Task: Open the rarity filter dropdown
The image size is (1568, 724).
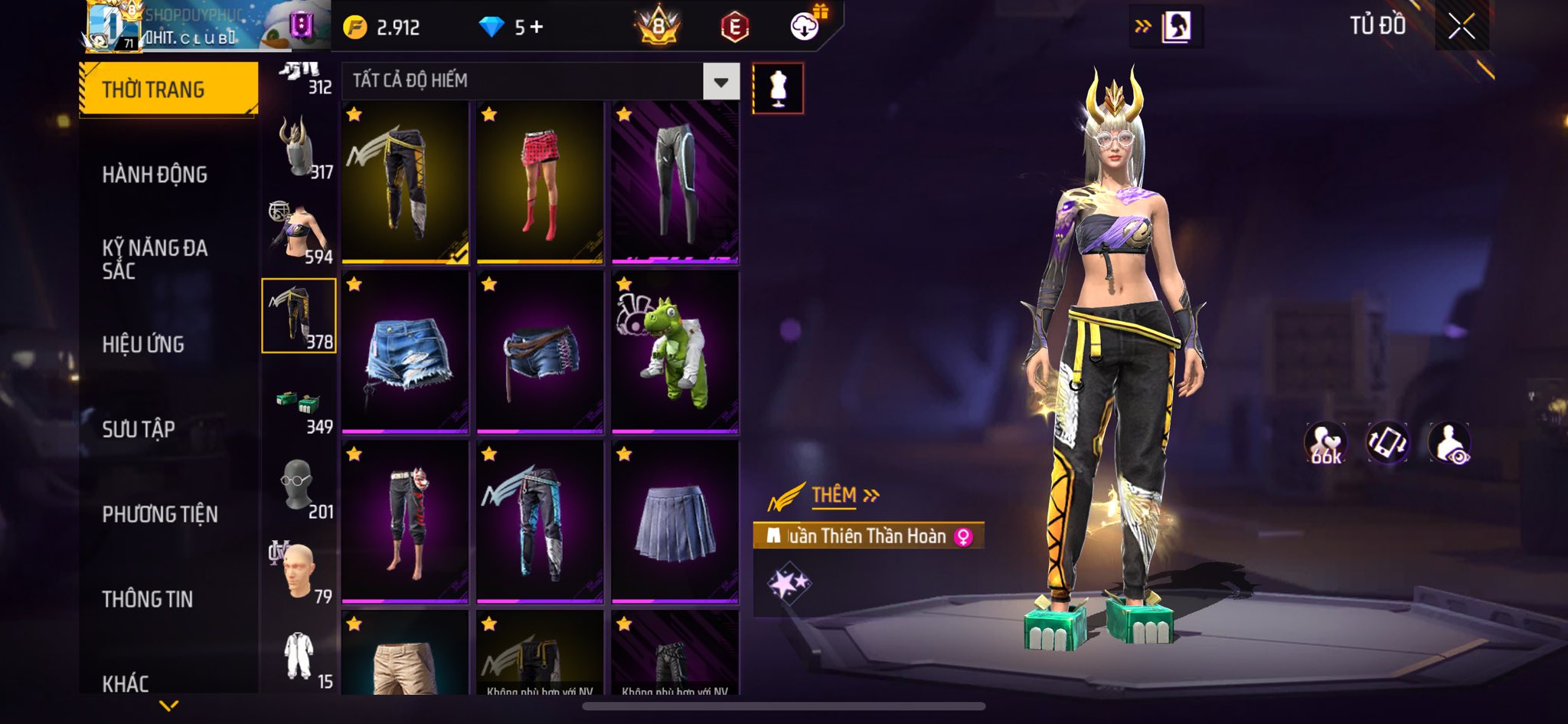Action: (720, 81)
